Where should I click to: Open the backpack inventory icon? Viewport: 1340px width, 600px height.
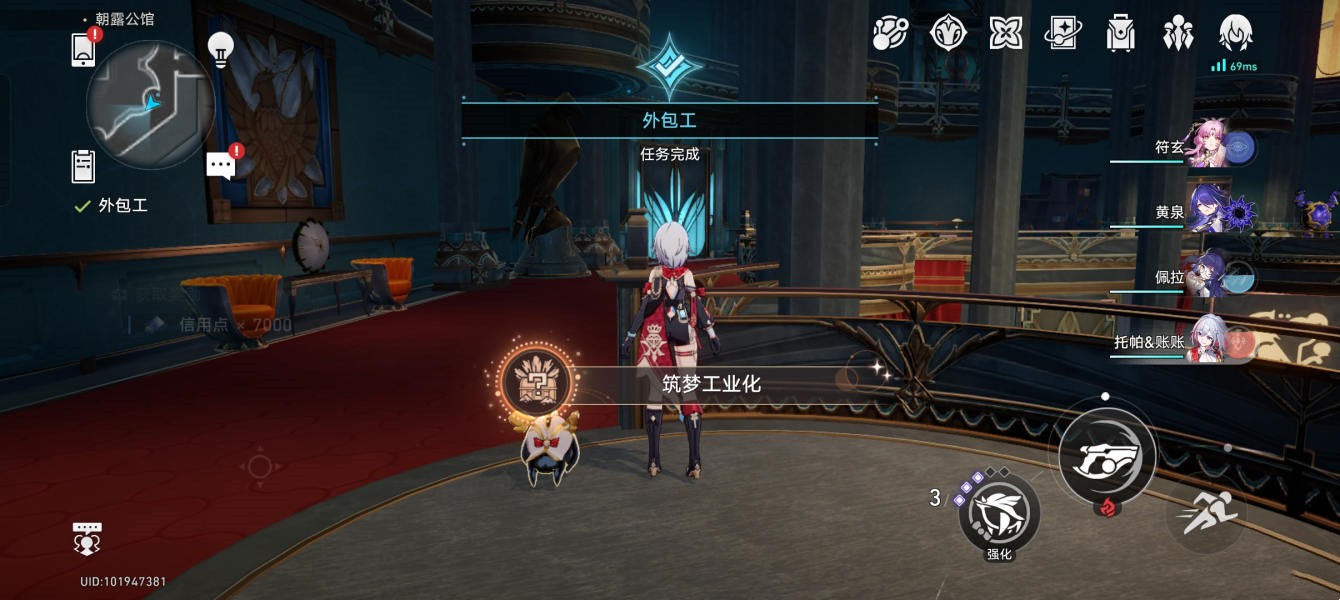[1121, 34]
